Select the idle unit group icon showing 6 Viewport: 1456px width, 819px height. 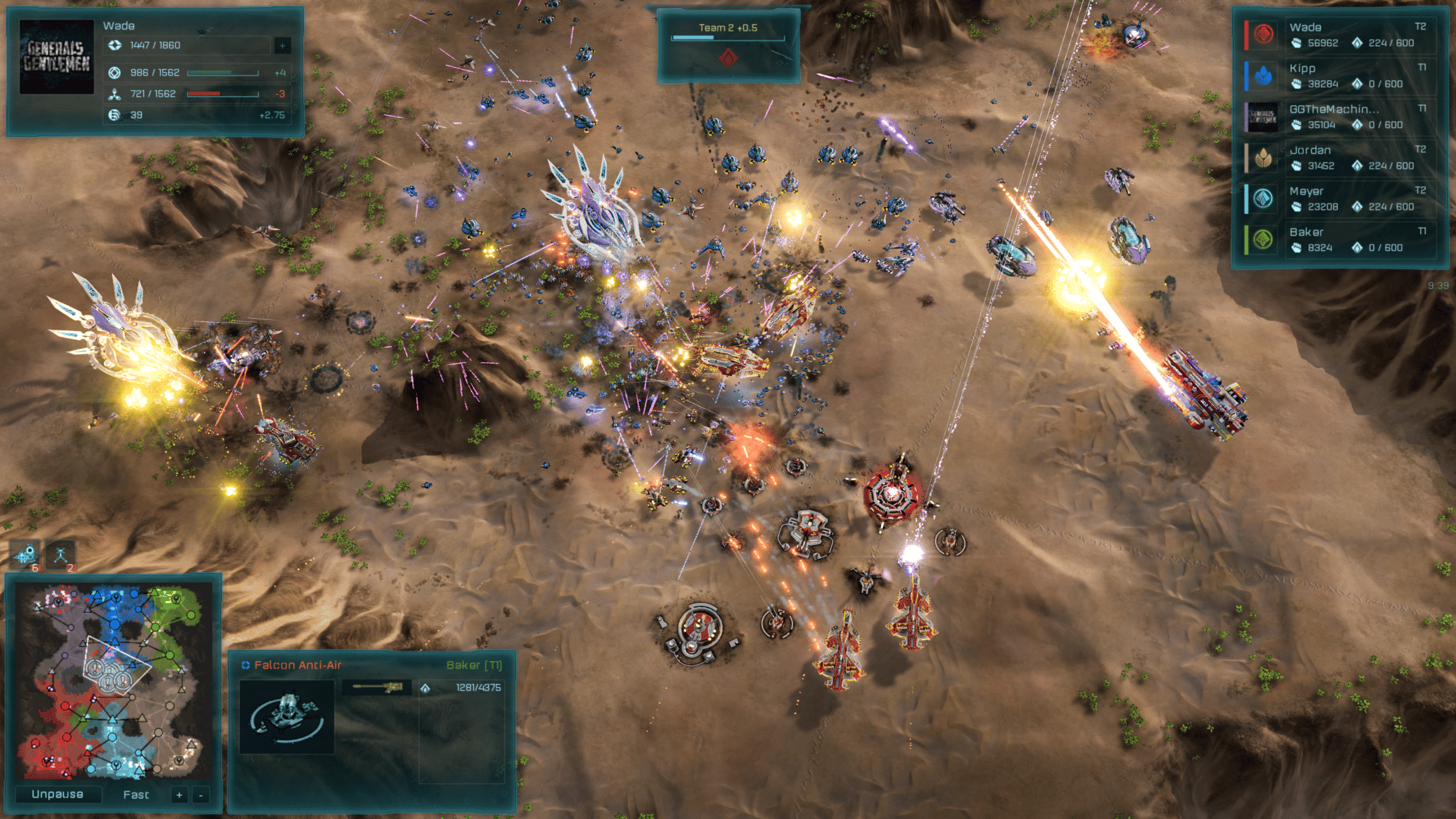[x=27, y=556]
